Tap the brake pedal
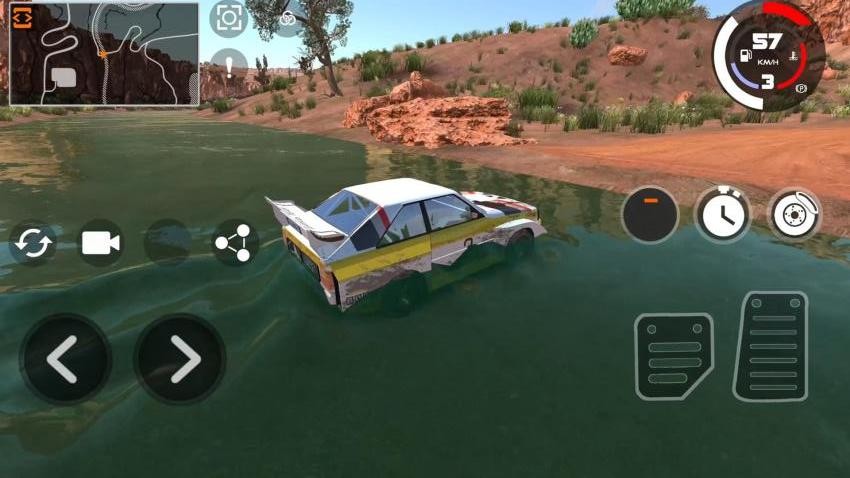850x478 pixels. tap(674, 356)
